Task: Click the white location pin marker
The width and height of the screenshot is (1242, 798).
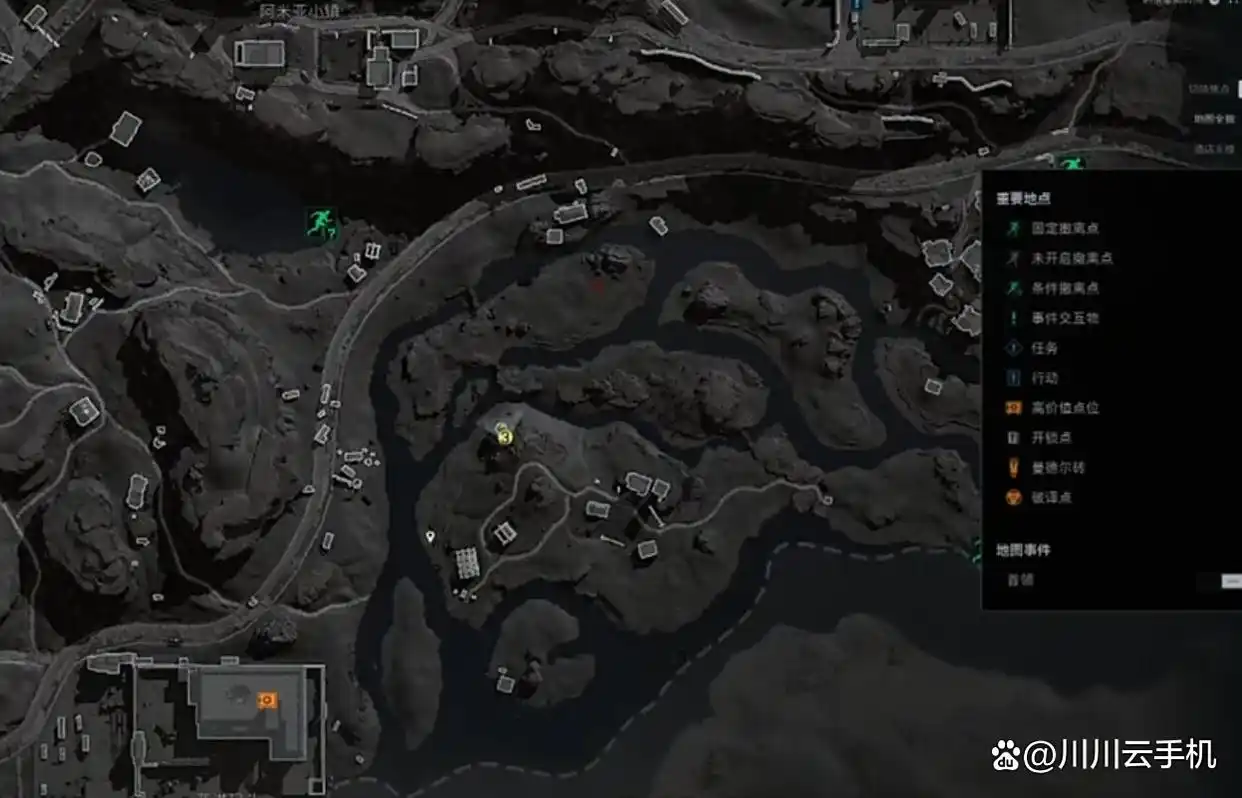Action: 430,537
